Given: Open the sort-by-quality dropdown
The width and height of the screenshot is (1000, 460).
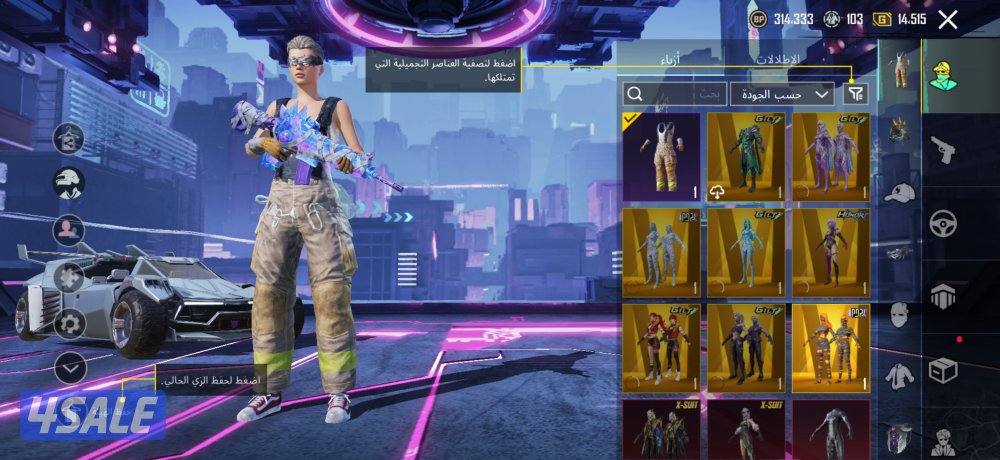Looking at the screenshot, I should click(782, 94).
